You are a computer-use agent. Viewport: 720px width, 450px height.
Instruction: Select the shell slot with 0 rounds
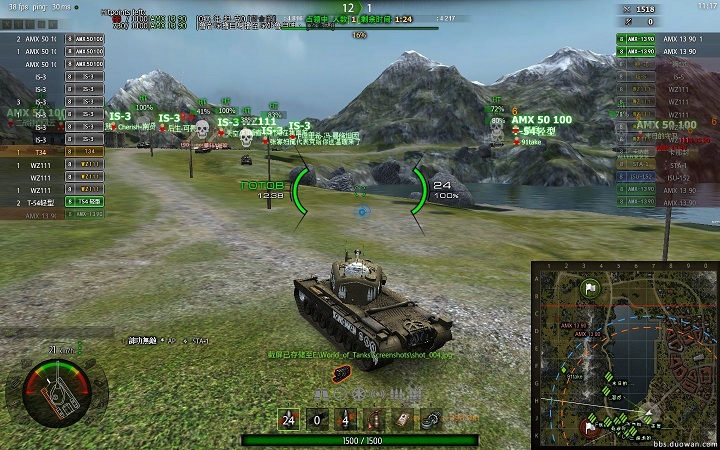pos(317,421)
